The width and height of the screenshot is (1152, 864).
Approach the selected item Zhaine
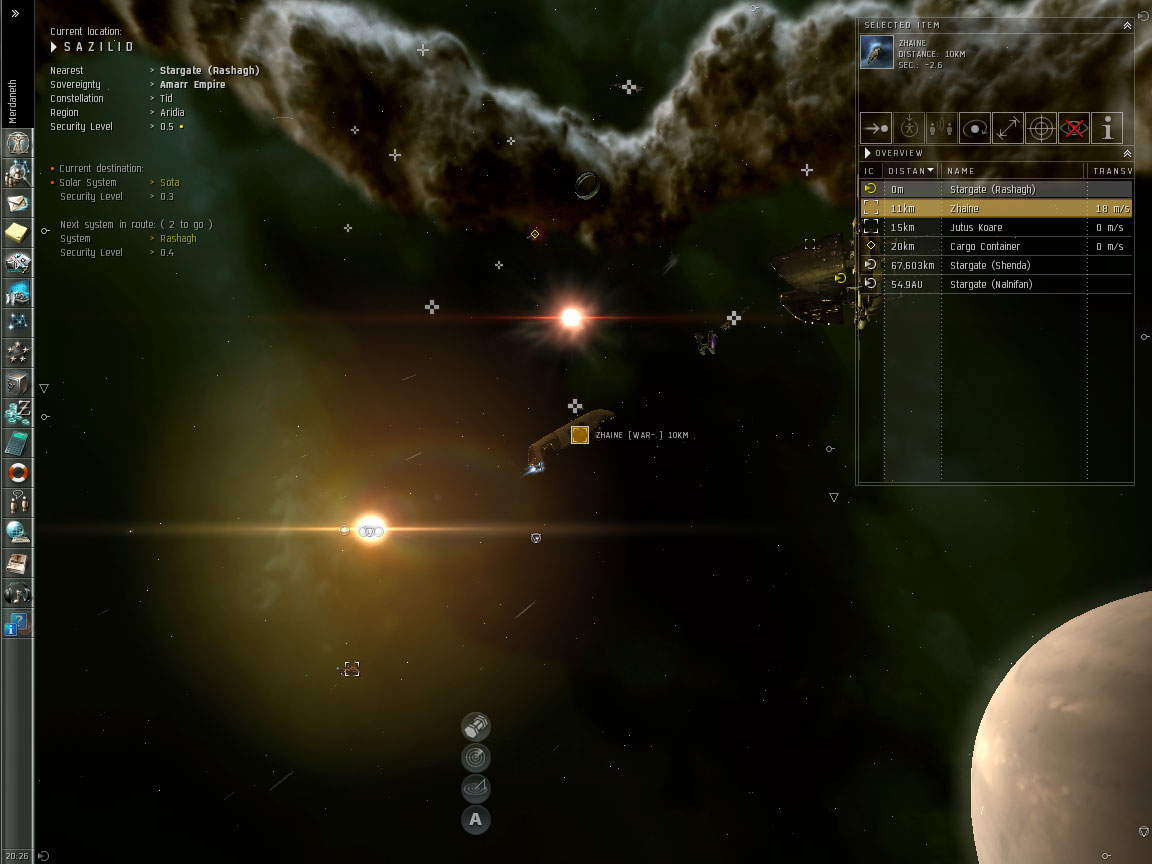pos(876,128)
